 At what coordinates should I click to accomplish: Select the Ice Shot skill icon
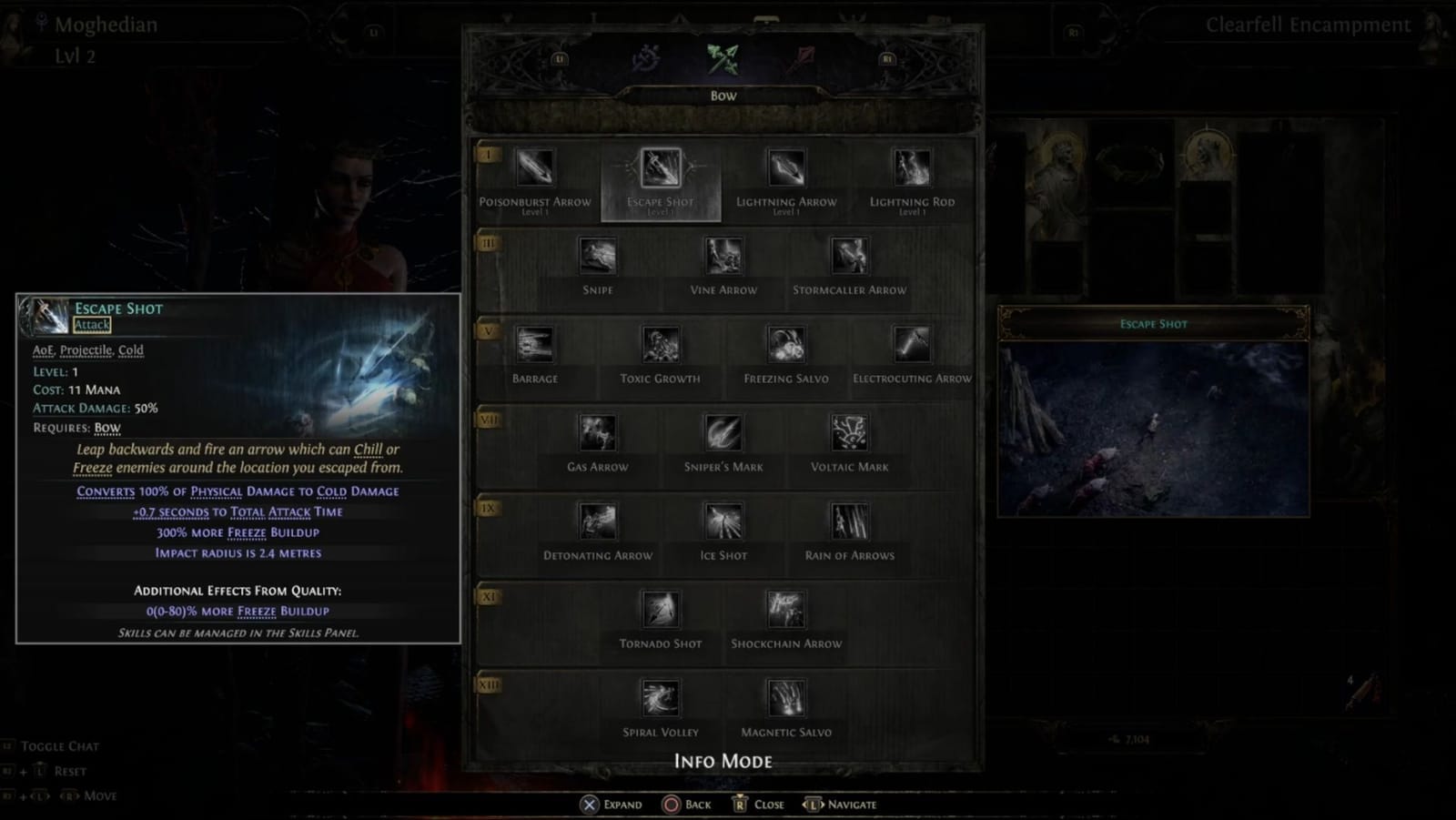coord(723,521)
